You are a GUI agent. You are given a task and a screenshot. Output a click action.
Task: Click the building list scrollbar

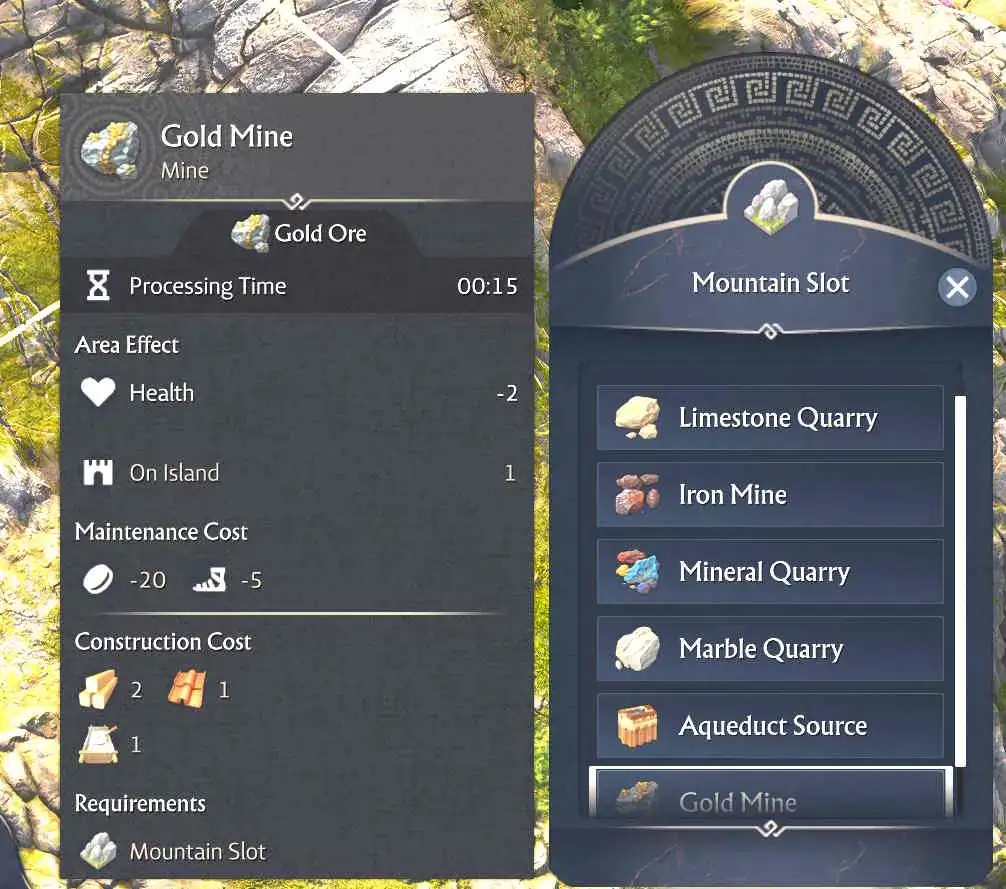pos(960,580)
